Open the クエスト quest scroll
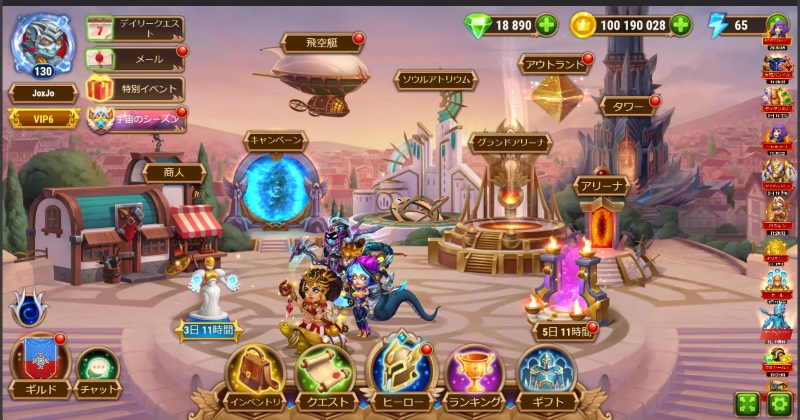Screen dimensions: 800x420 (325, 372)
